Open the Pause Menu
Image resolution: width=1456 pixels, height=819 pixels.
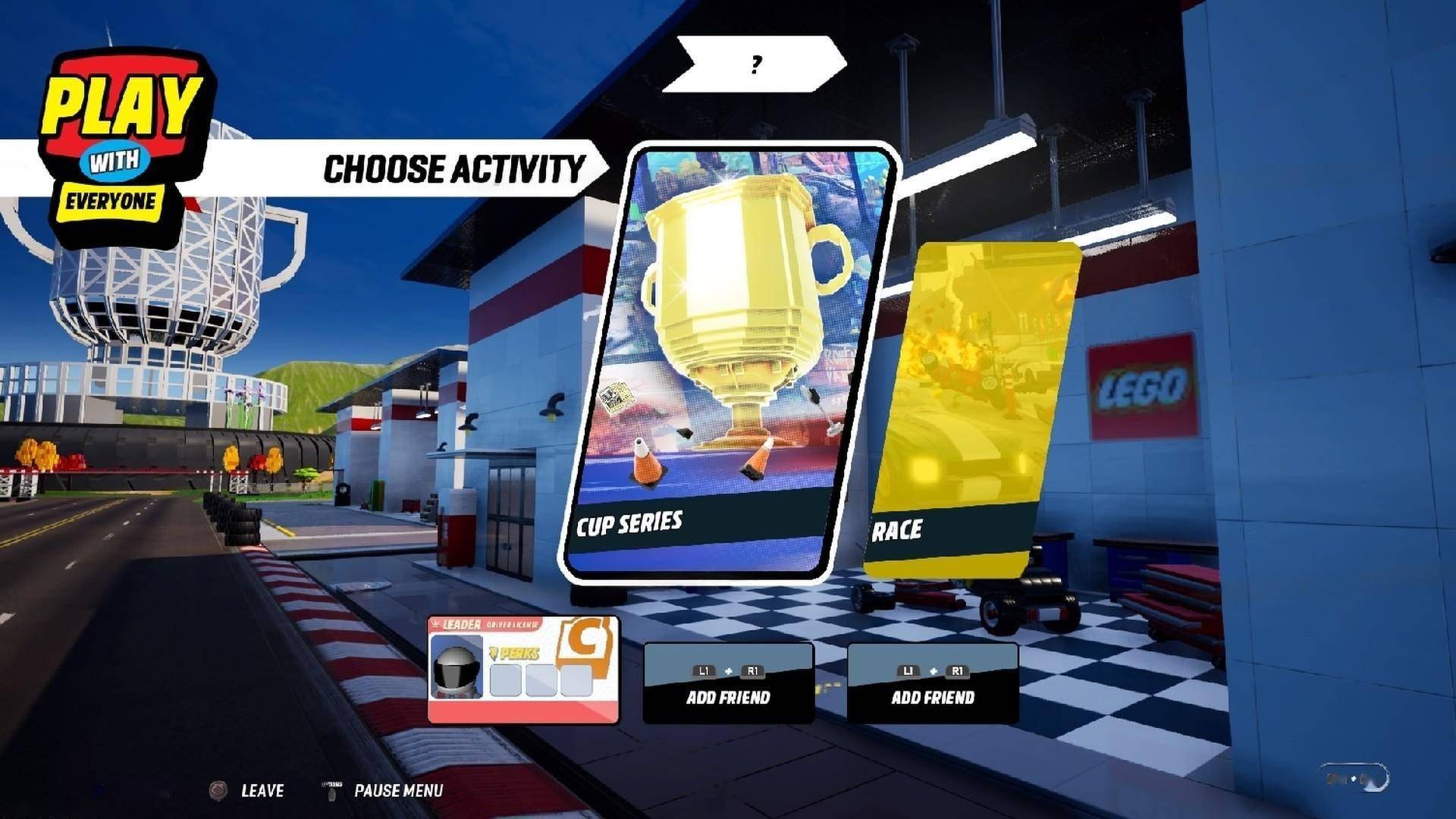click(397, 790)
